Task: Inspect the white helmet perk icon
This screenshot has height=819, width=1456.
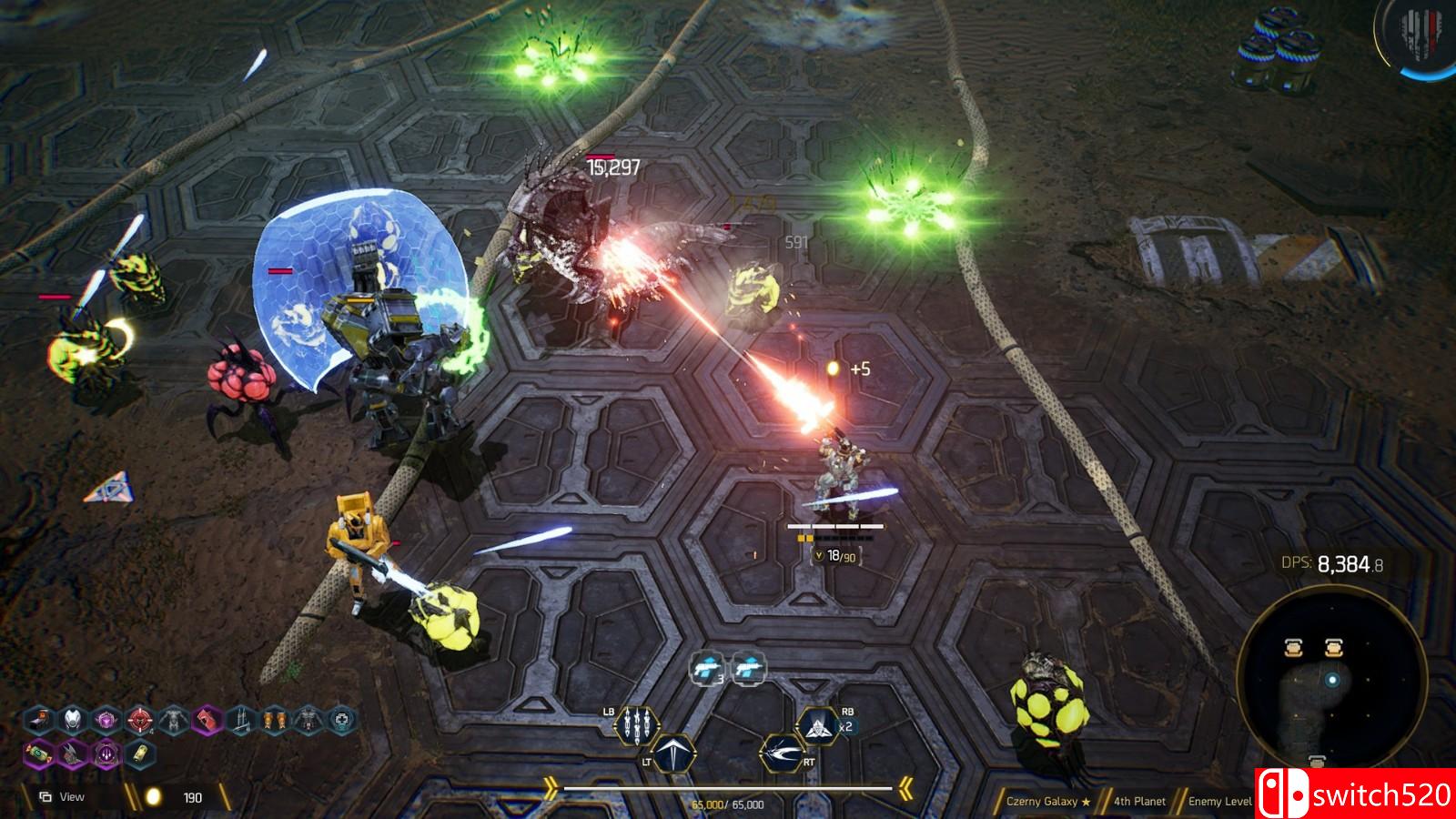Action: pos(74,720)
